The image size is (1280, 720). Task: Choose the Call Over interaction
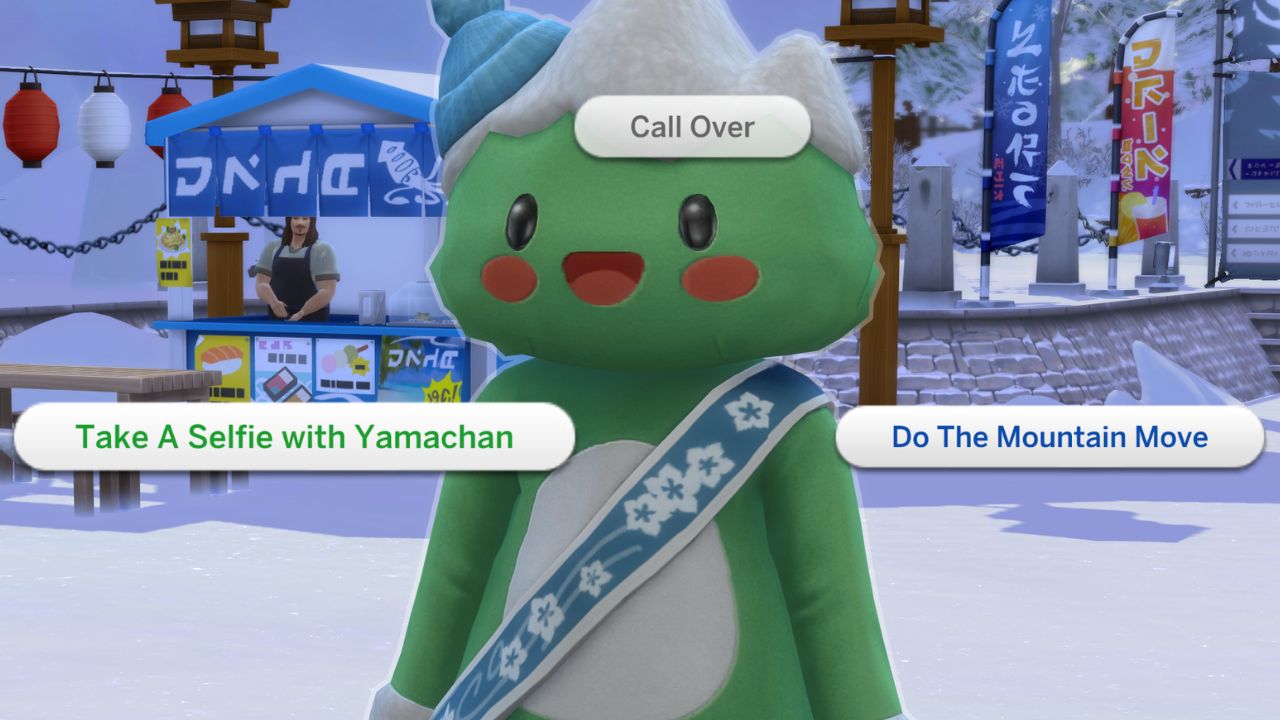click(x=692, y=127)
